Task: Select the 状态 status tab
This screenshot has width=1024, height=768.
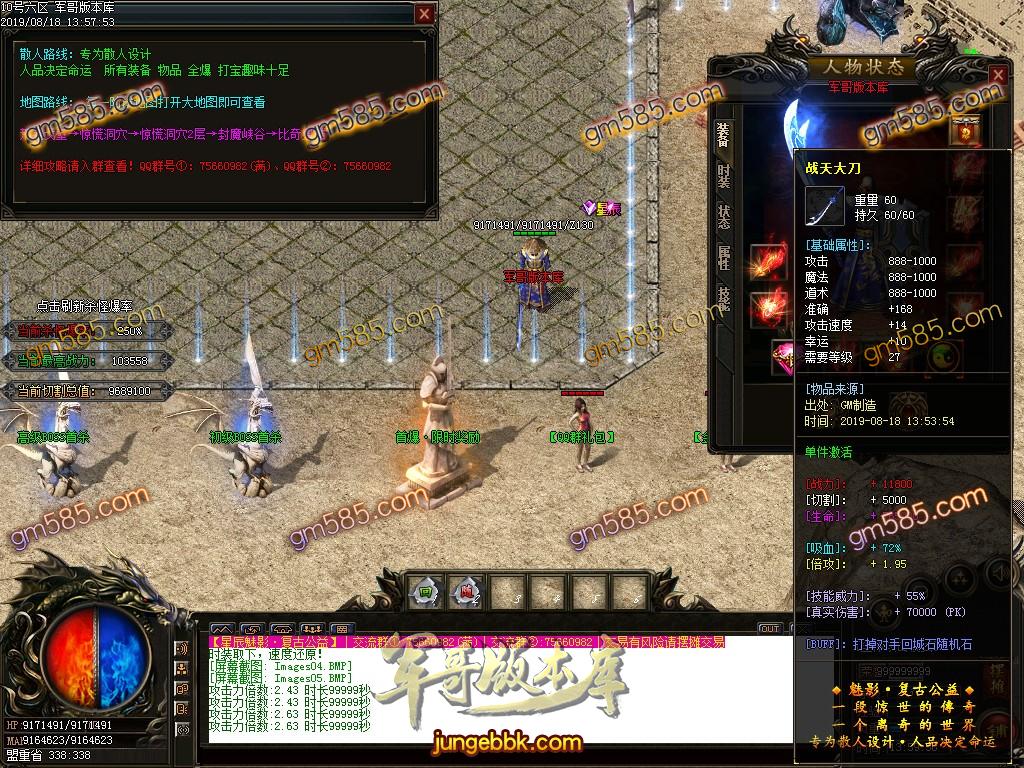Action: (x=723, y=217)
